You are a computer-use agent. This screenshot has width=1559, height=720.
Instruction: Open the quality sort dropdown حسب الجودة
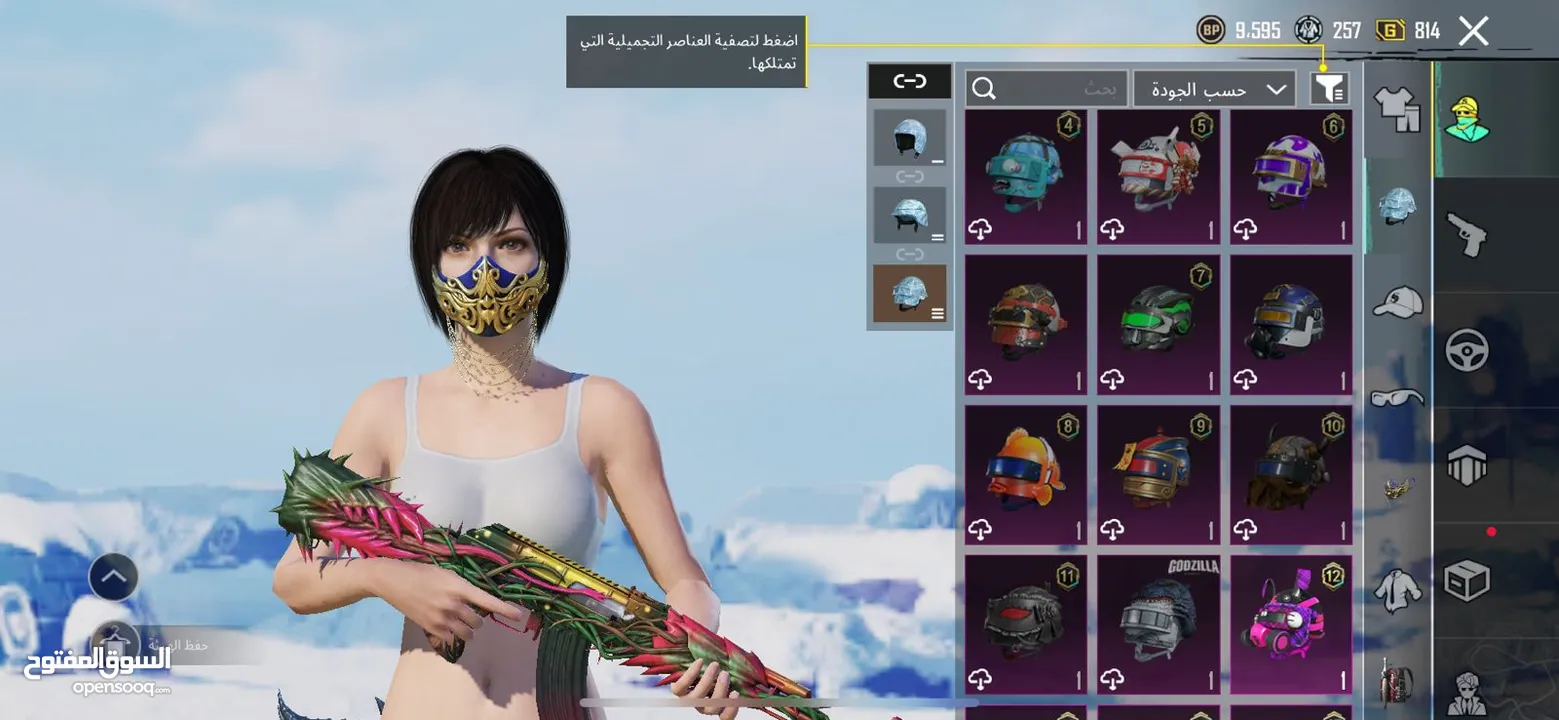pos(1205,88)
